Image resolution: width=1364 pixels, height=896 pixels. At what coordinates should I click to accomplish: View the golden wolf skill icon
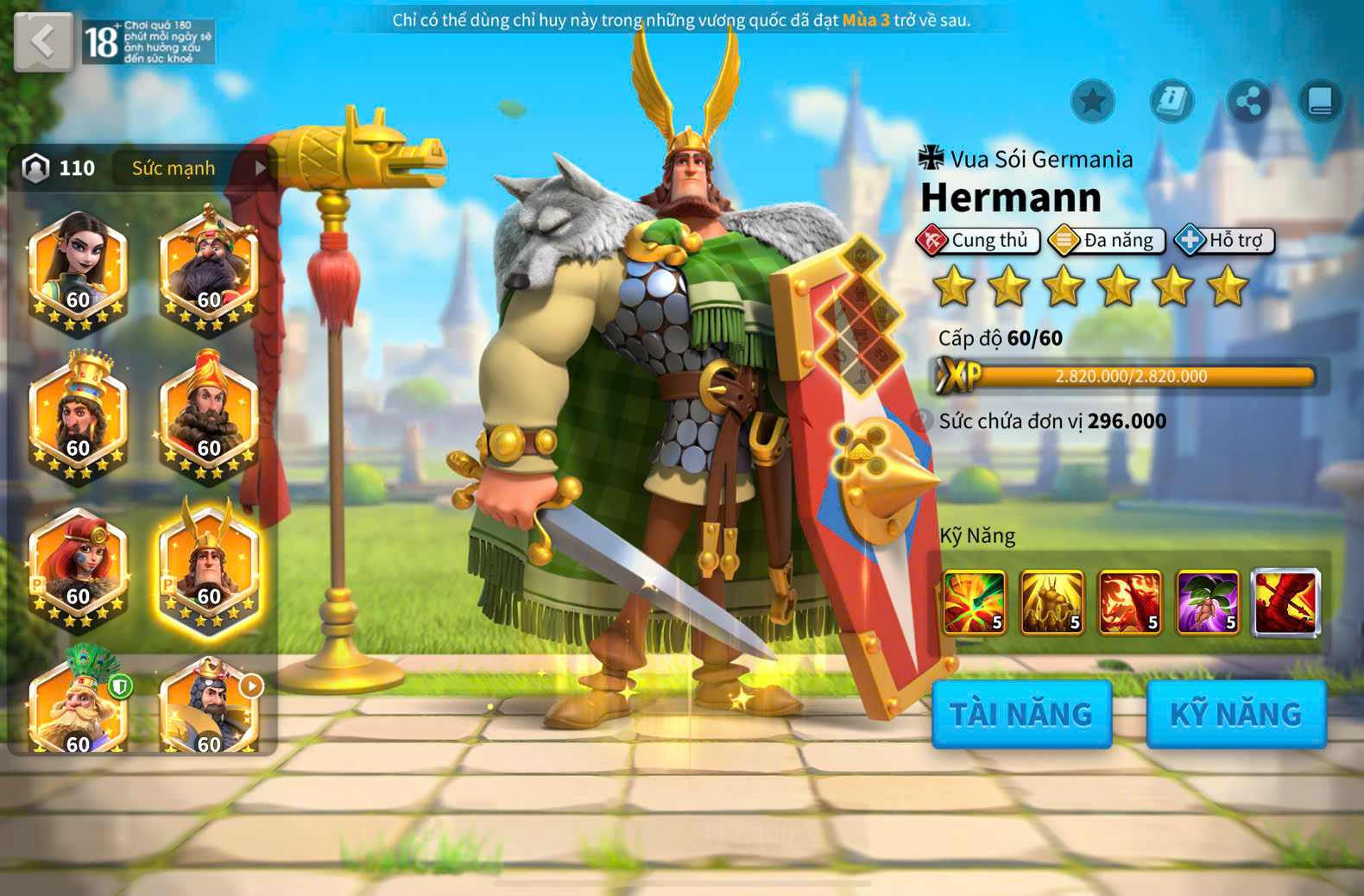pos(1052,602)
